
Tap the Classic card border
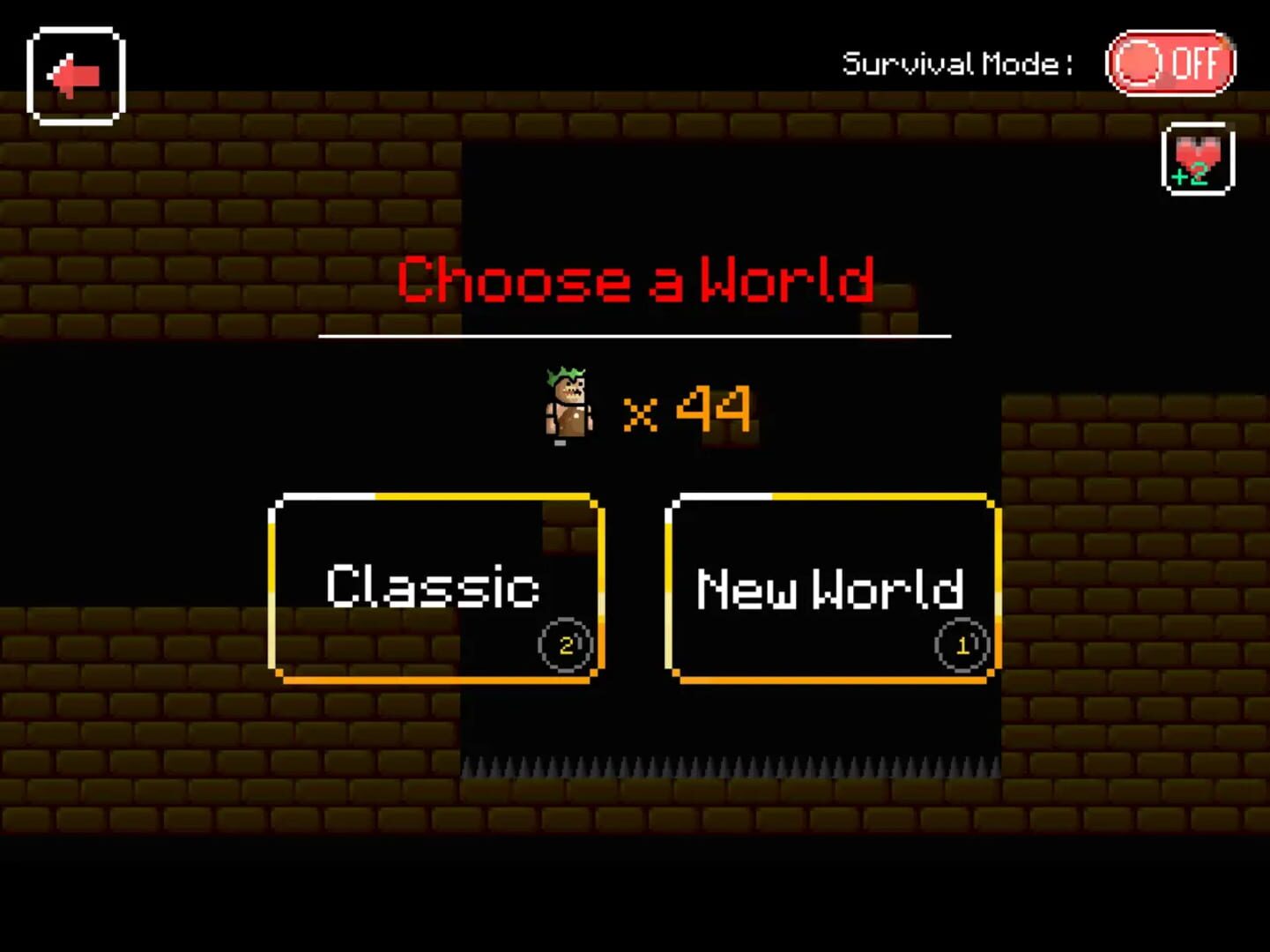click(x=434, y=498)
